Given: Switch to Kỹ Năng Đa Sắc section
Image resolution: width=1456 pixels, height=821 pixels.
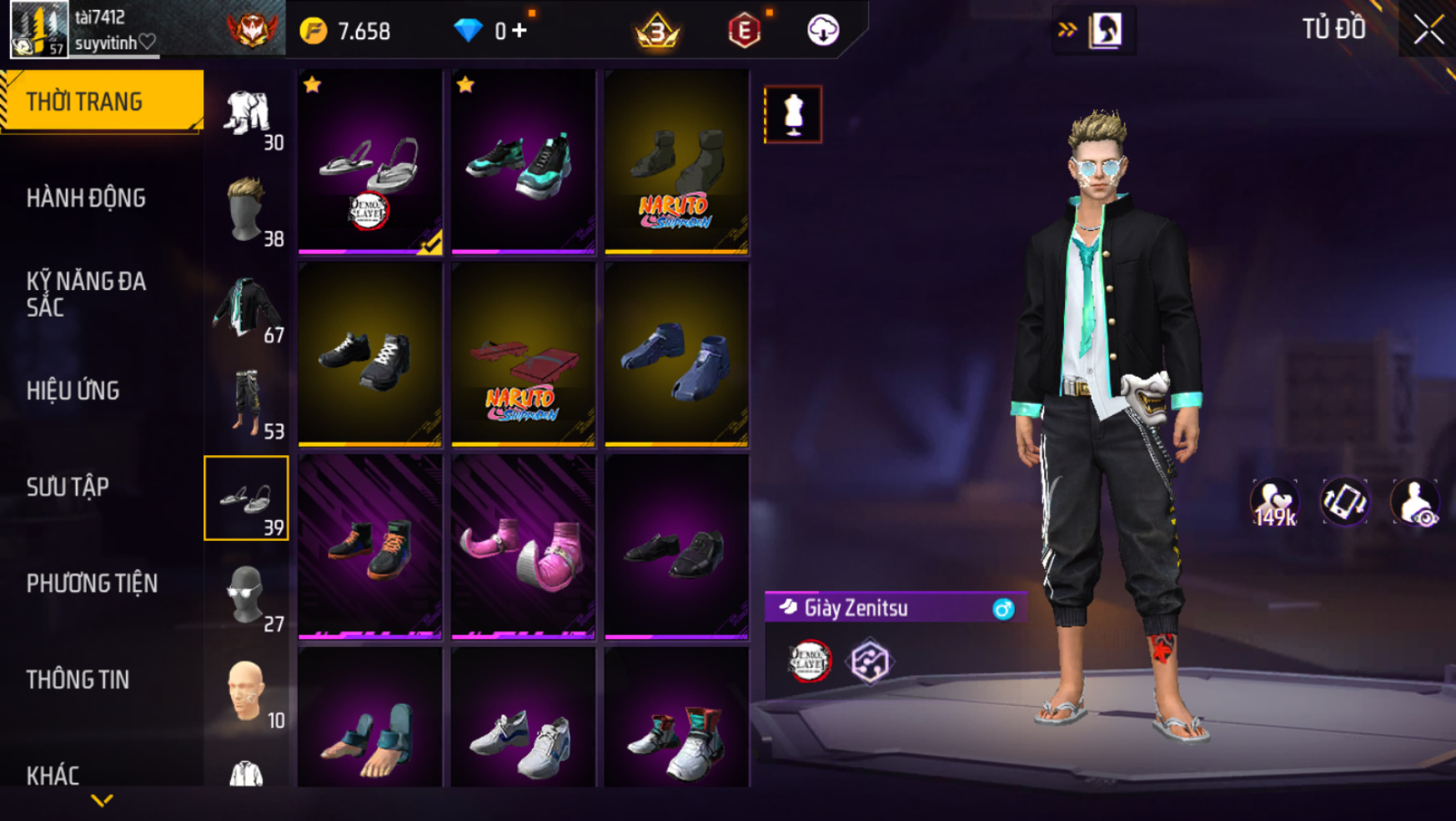Looking at the screenshot, I should click(86, 294).
